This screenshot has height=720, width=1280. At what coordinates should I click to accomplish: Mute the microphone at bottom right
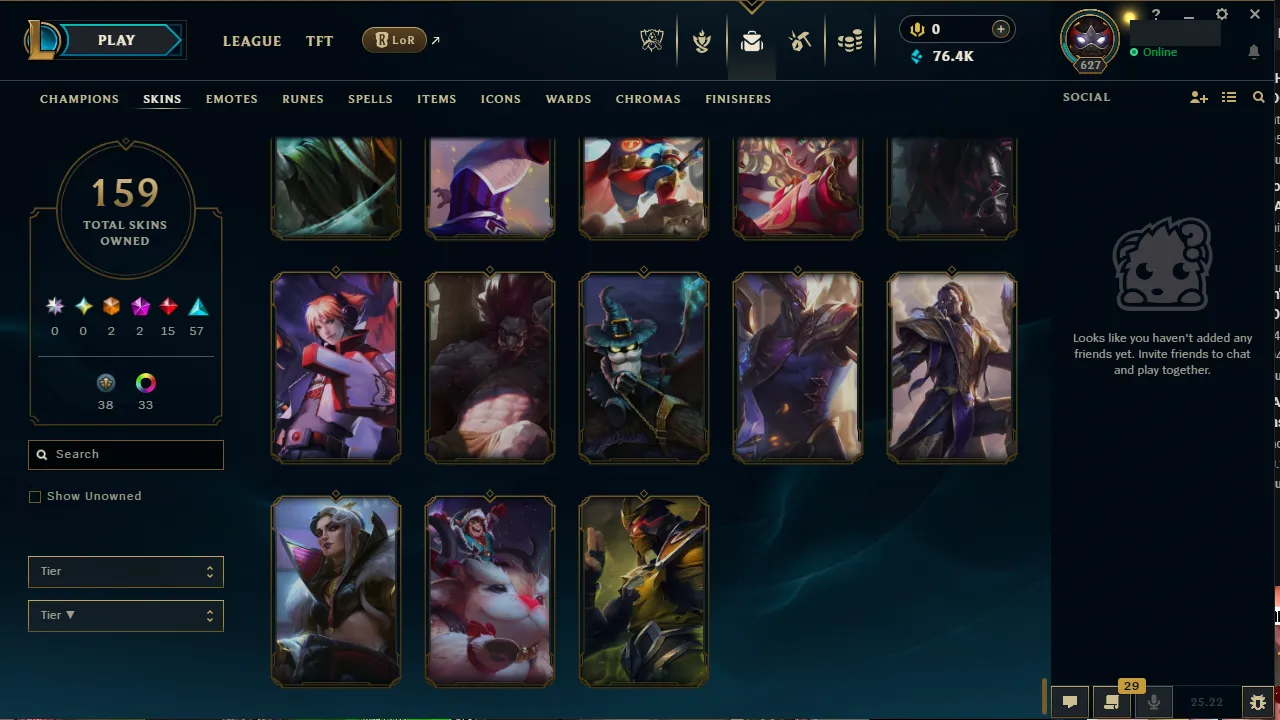click(1153, 701)
